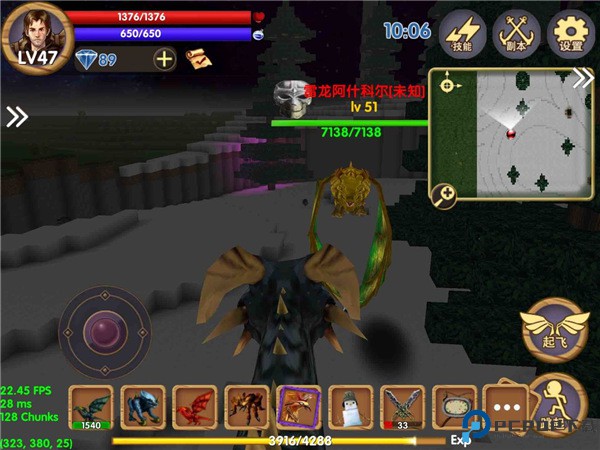
Task: Zoom the minimap using the magnifier button
Action: coord(443,194)
